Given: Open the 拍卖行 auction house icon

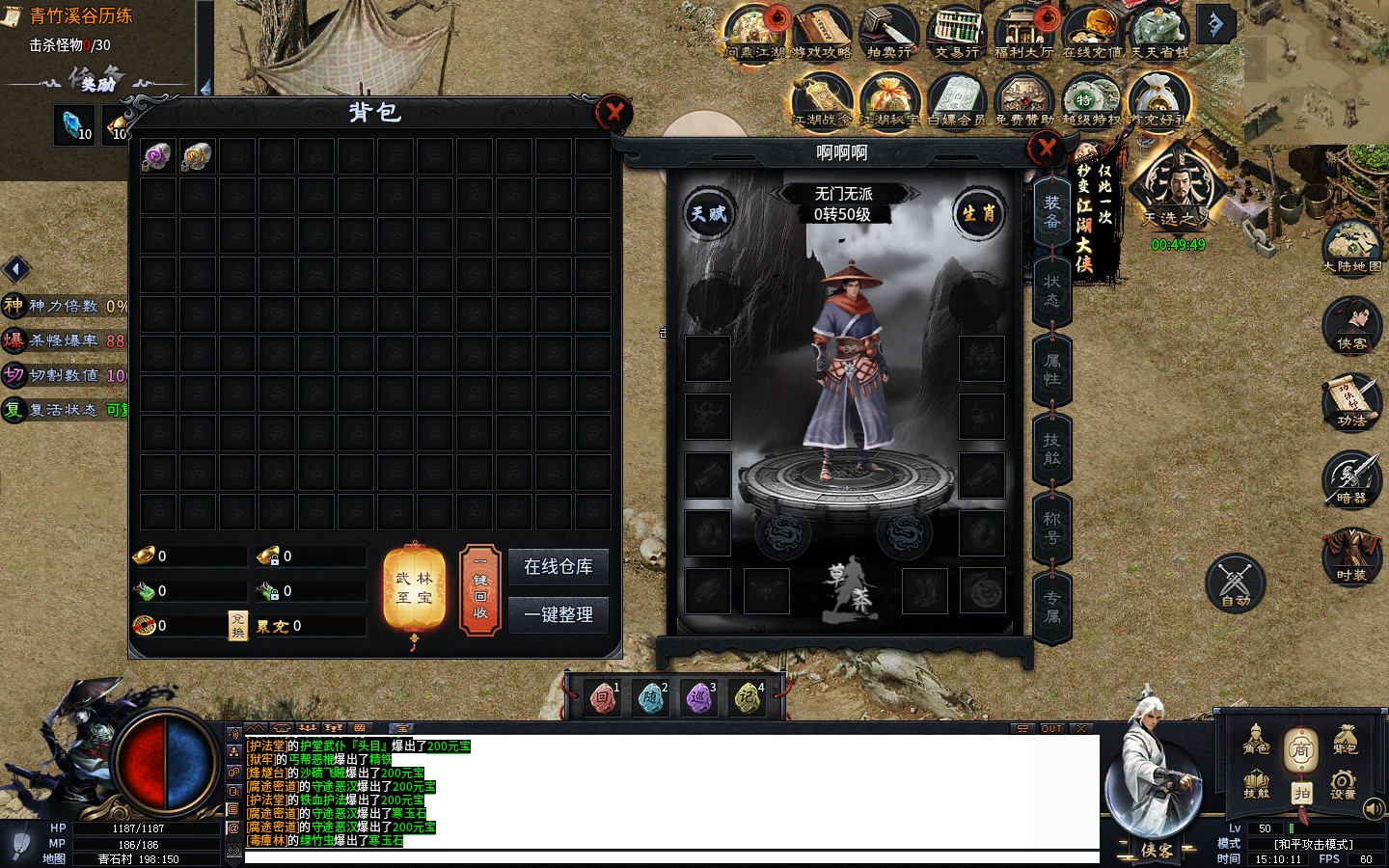Looking at the screenshot, I should (x=888, y=33).
